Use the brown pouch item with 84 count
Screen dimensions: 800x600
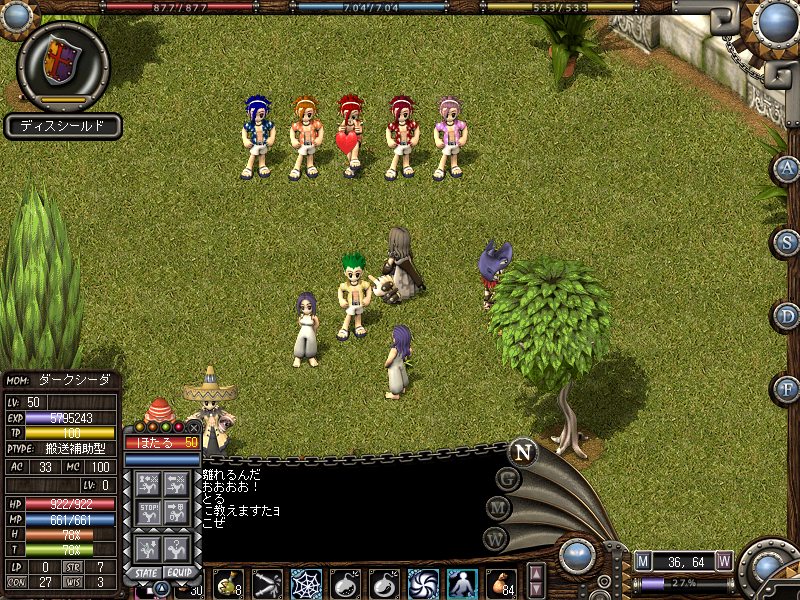(x=501, y=584)
